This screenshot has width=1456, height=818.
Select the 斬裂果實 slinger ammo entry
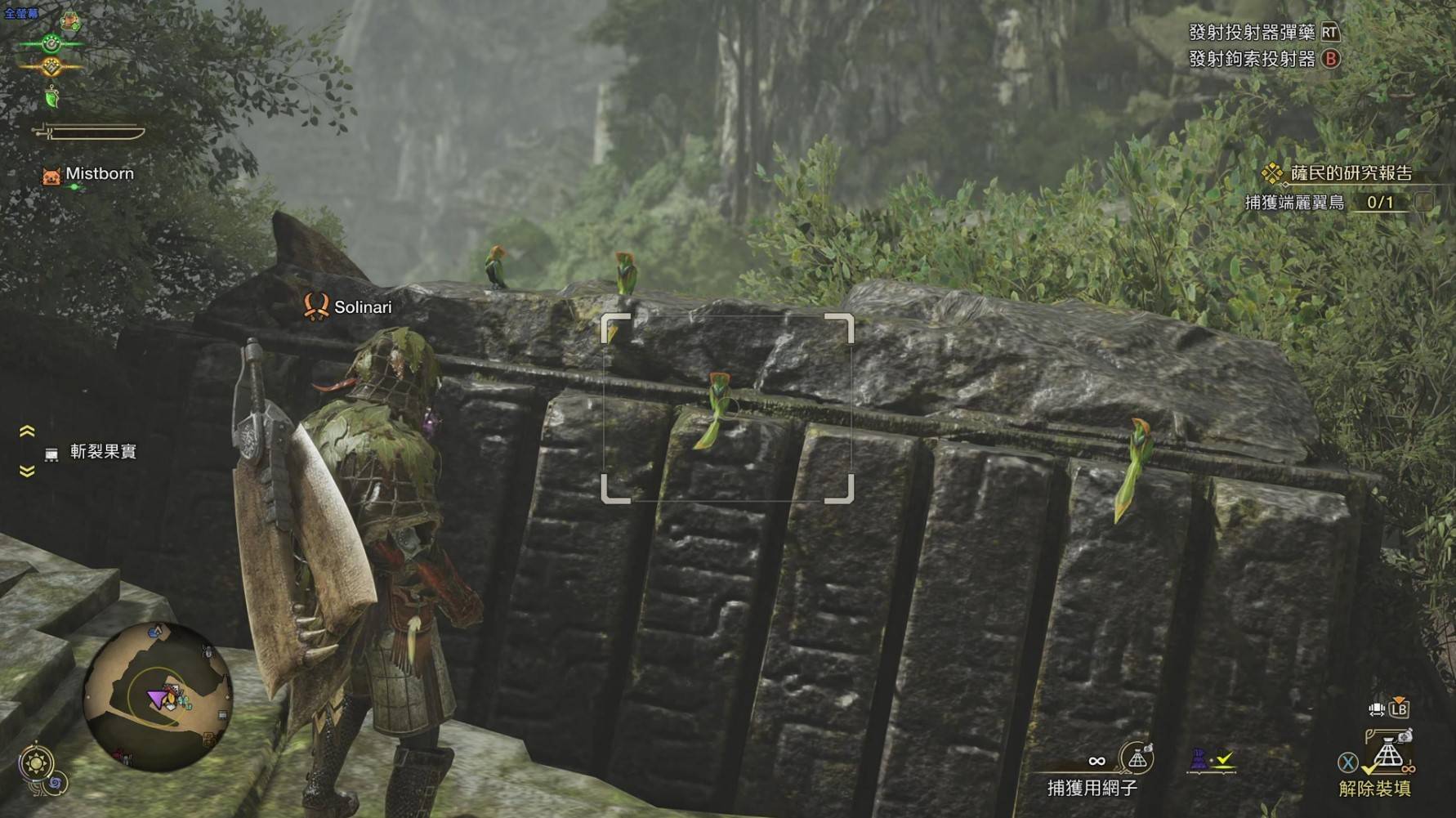(x=102, y=452)
